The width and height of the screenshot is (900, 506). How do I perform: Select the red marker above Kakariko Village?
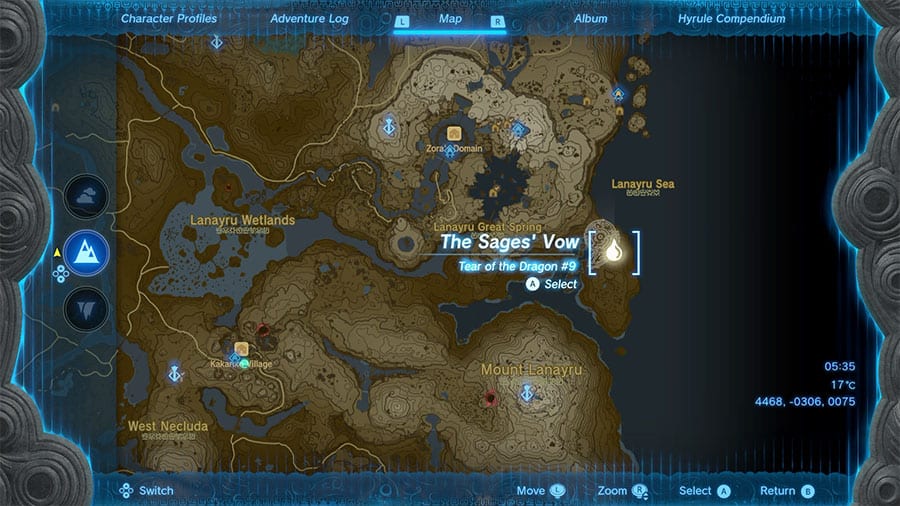(x=263, y=329)
